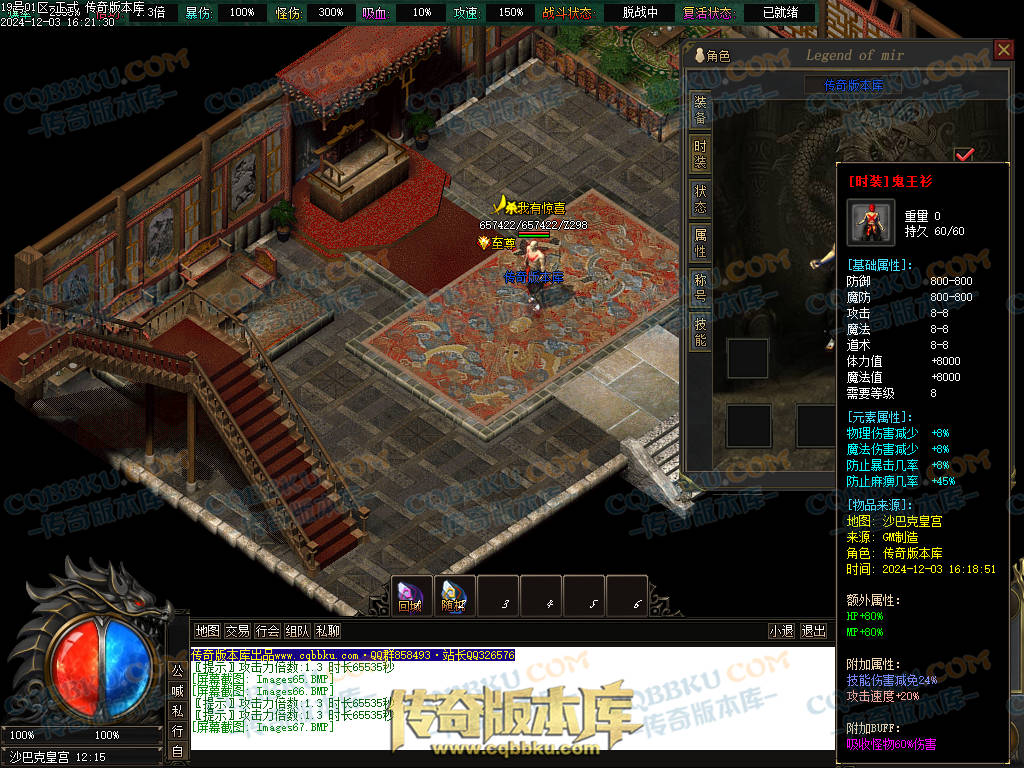Select the 公 public chat channel
Viewport: 1024px width, 768px height.
click(176, 670)
